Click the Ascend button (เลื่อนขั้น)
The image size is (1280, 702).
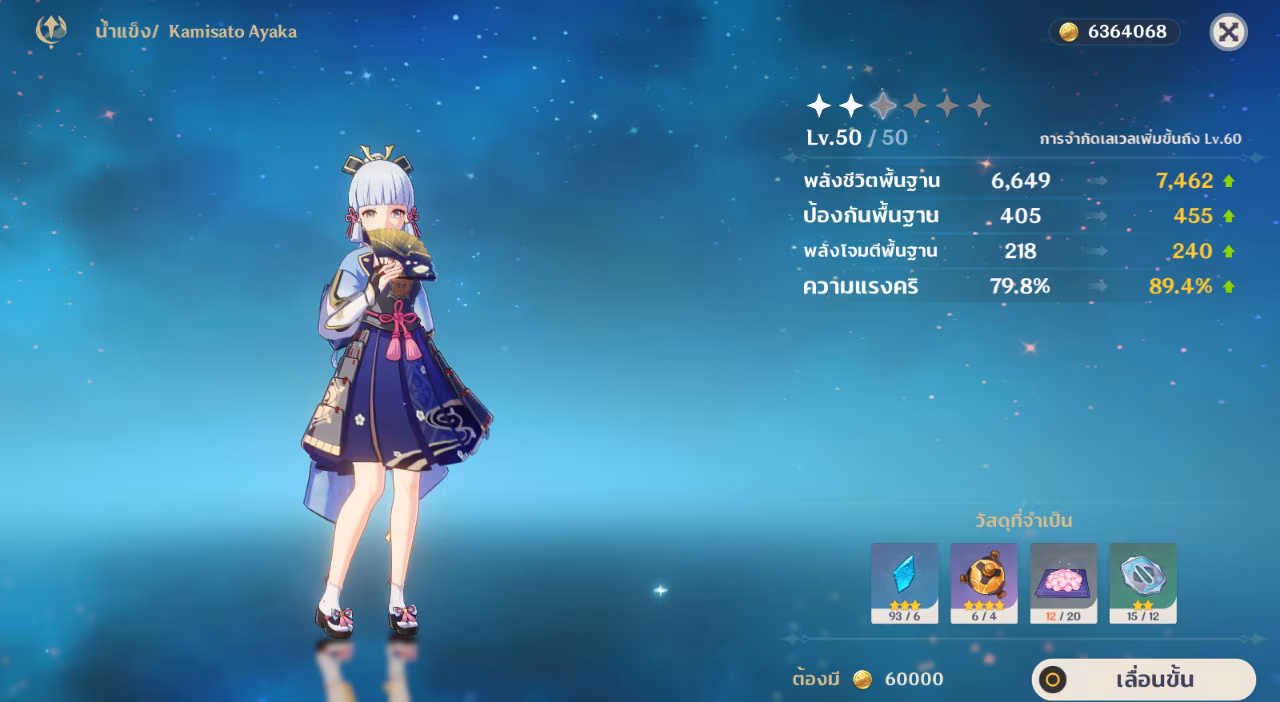[1143, 680]
